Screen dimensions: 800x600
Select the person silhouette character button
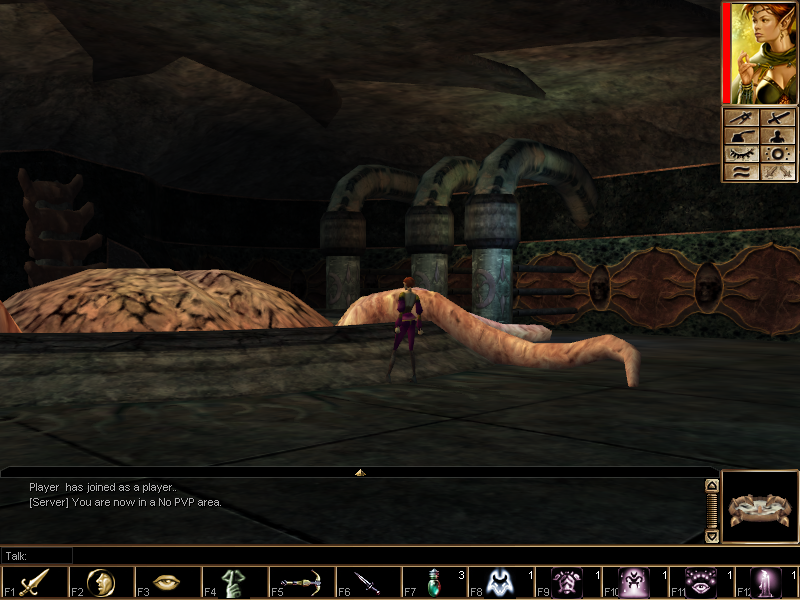(778, 136)
